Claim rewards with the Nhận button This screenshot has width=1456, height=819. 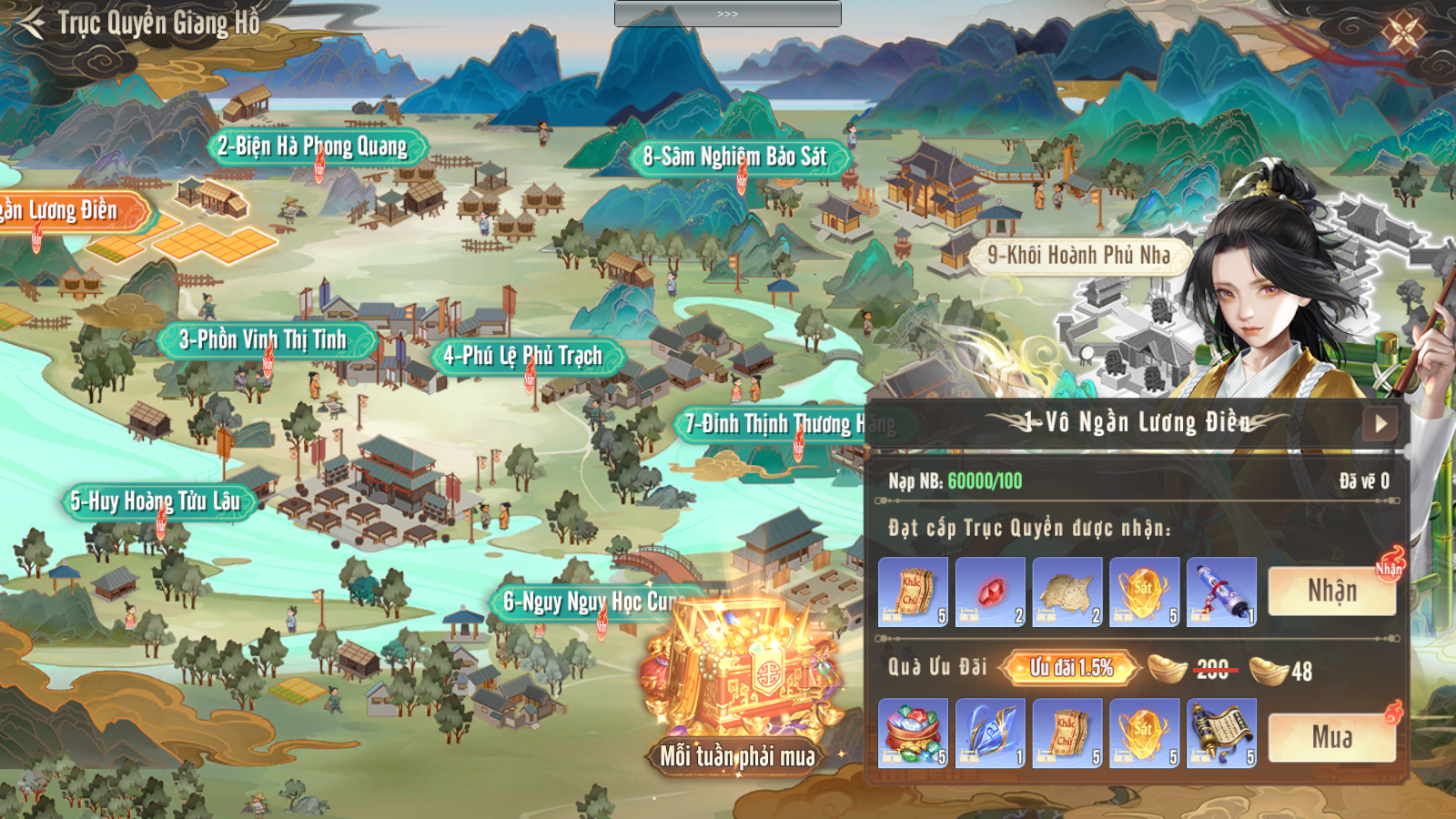point(1332,591)
